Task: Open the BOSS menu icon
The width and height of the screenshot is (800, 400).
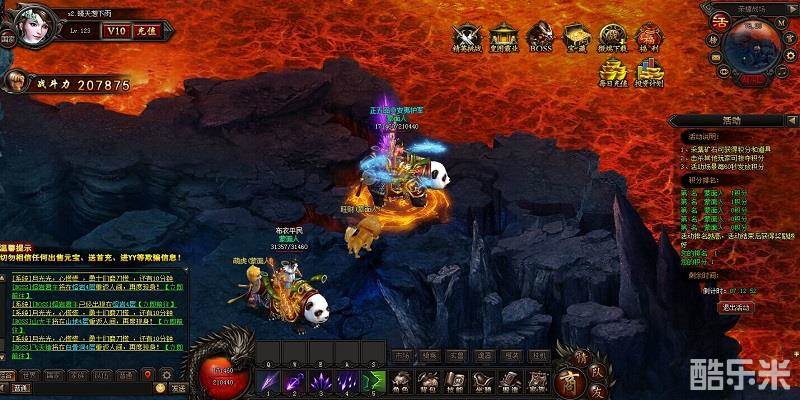Action: [x=540, y=38]
